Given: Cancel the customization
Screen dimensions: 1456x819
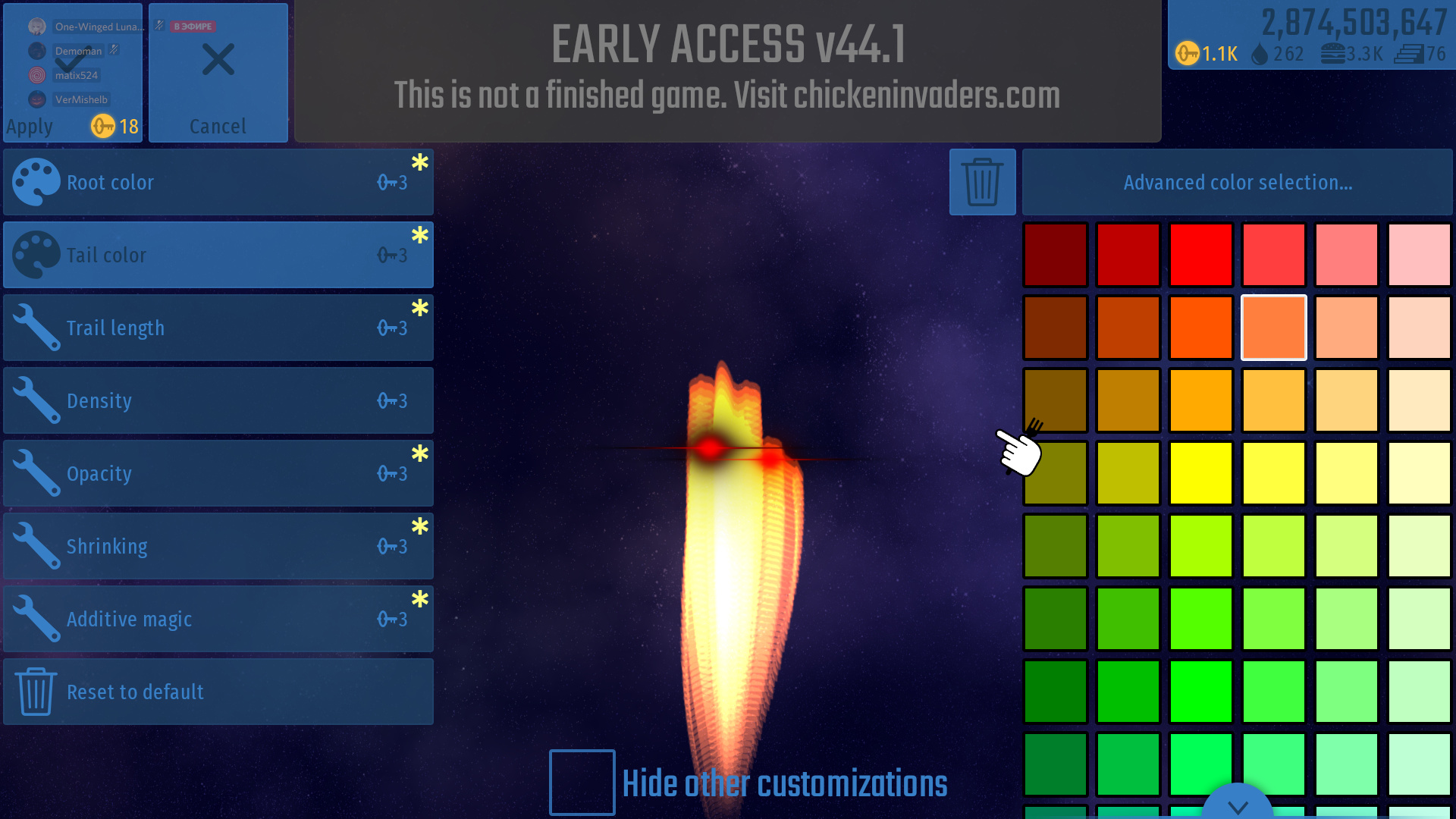Looking at the screenshot, I should (218, 73).
